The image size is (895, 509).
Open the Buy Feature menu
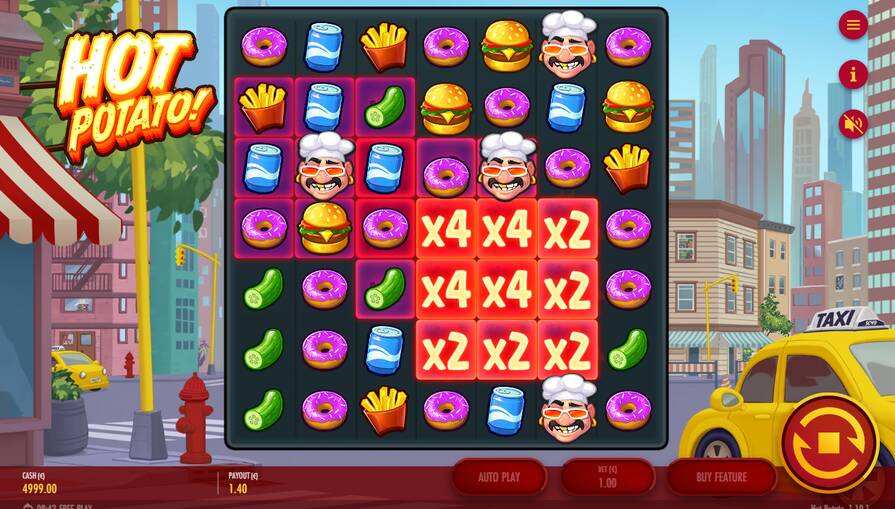721,477
